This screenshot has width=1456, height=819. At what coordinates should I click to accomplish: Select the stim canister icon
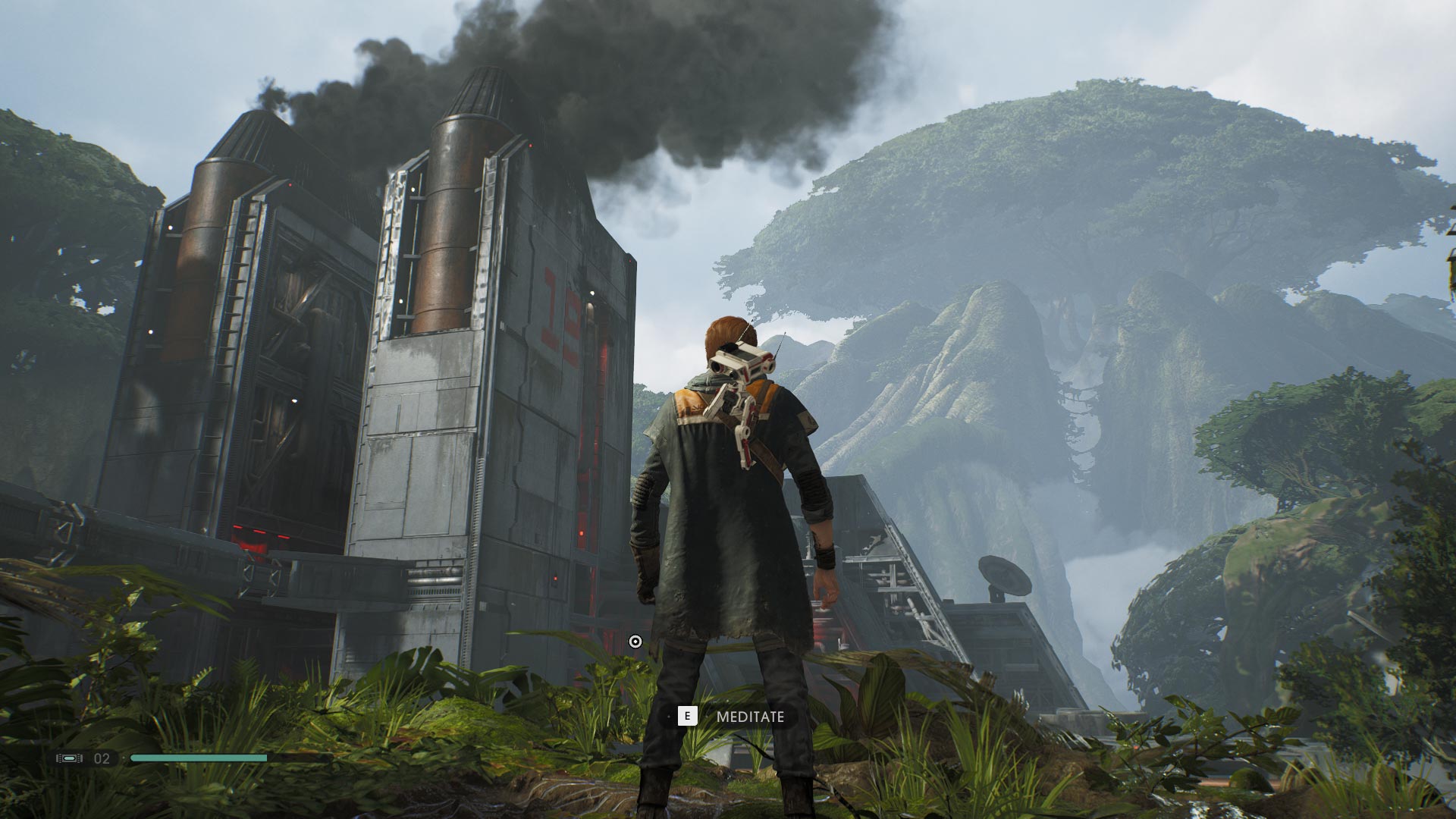point(69,758)
